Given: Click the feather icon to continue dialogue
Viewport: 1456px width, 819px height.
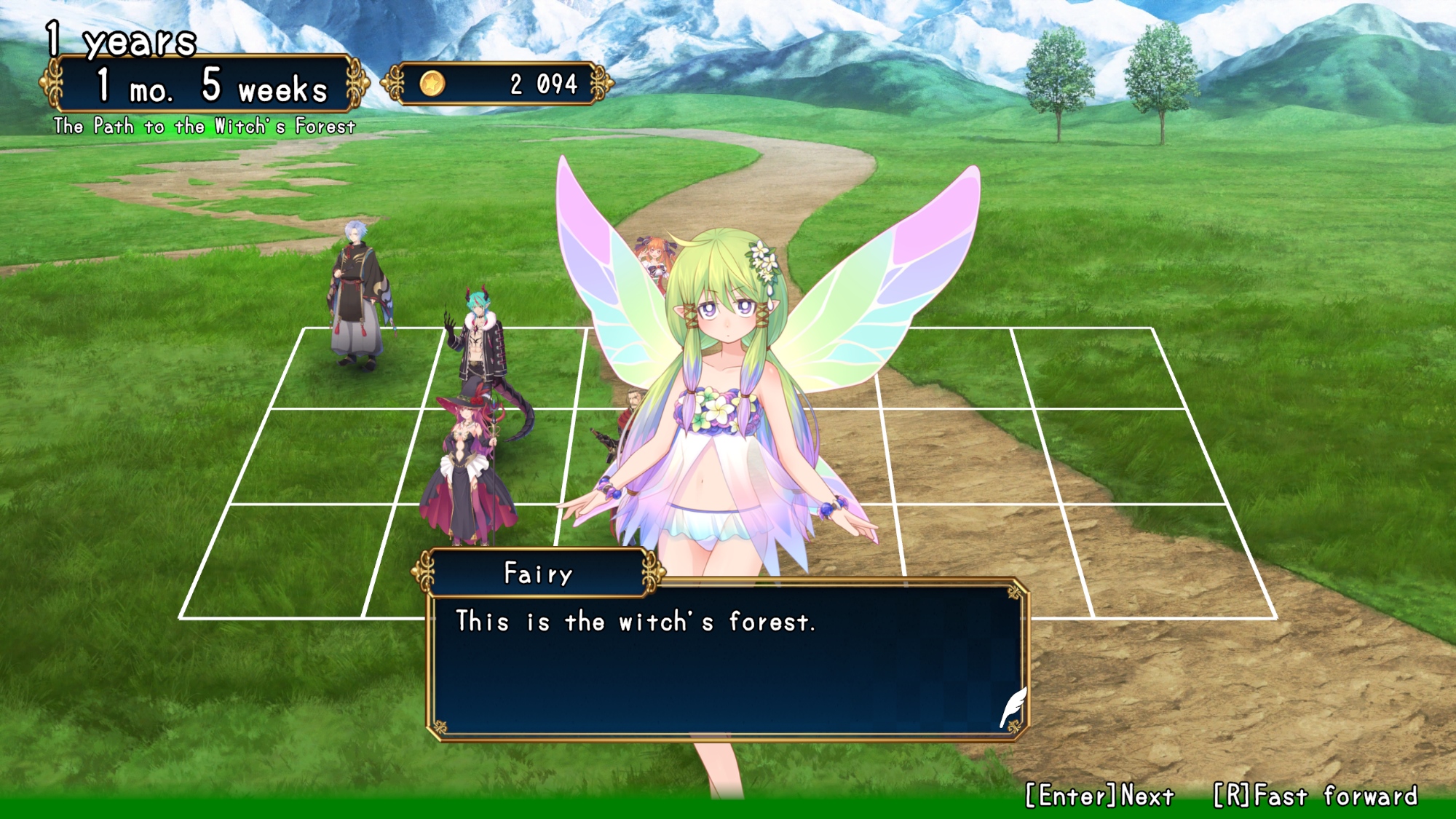Looking at the screenshot, I should click(1013, 706).
